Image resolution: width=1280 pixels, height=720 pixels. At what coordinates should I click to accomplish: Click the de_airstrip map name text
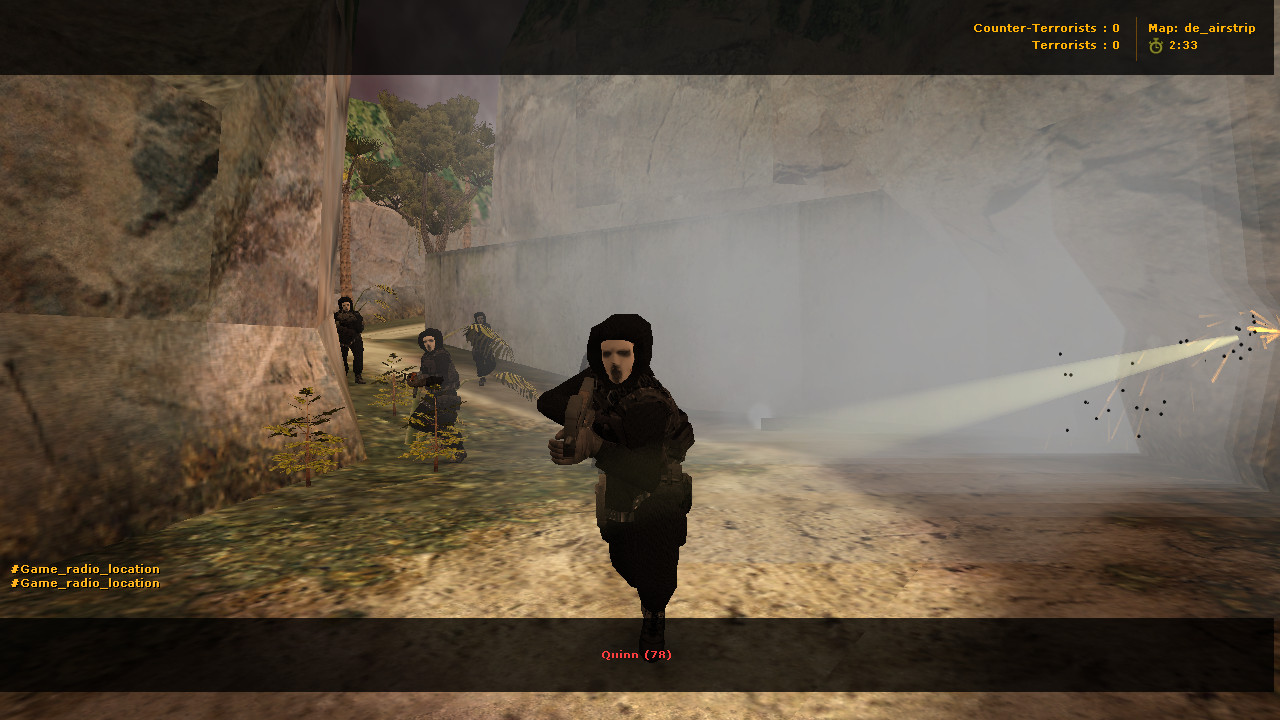(x=1221, y=28)
